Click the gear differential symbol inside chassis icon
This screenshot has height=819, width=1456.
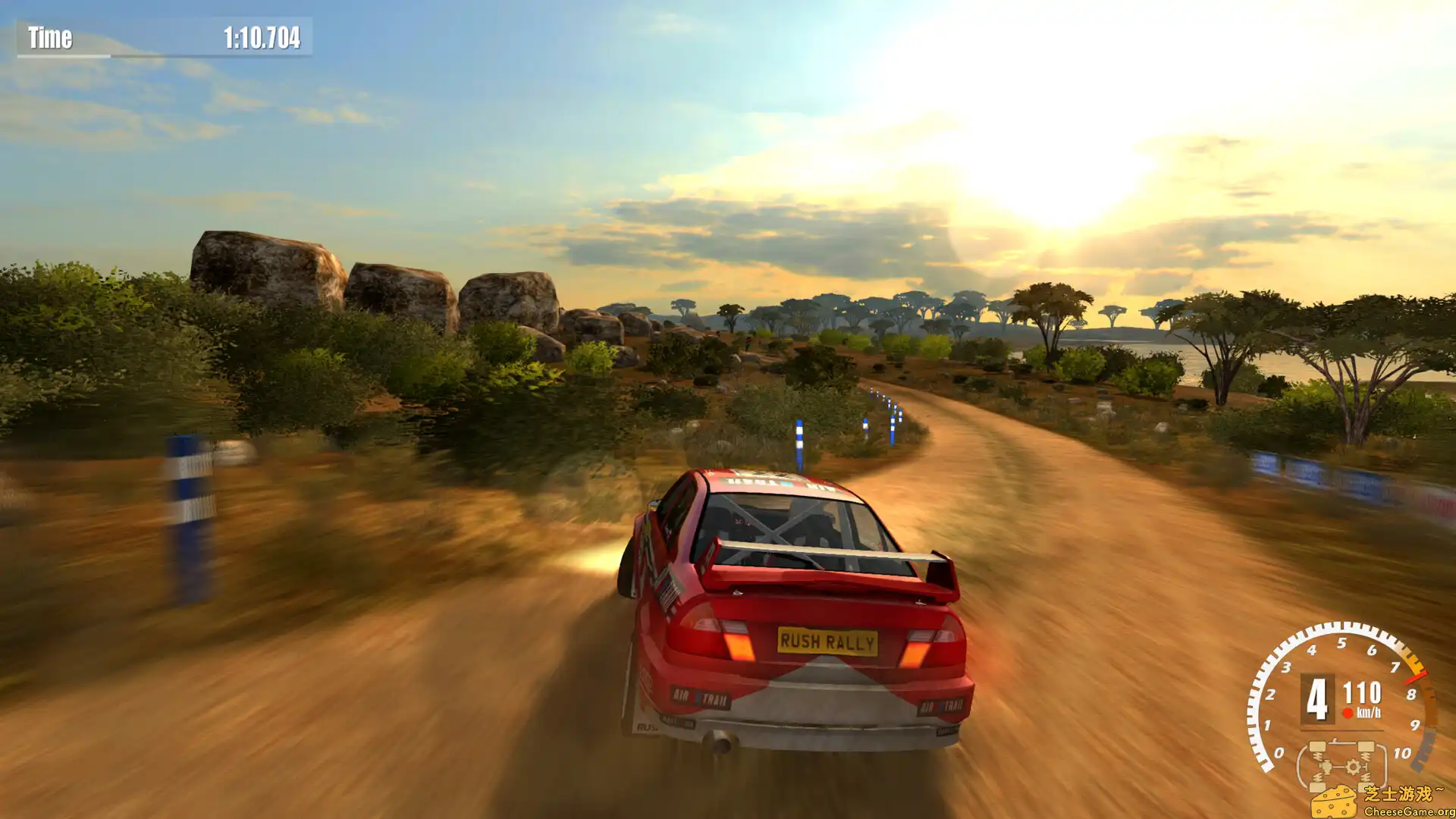click(x=1353, y=766)
